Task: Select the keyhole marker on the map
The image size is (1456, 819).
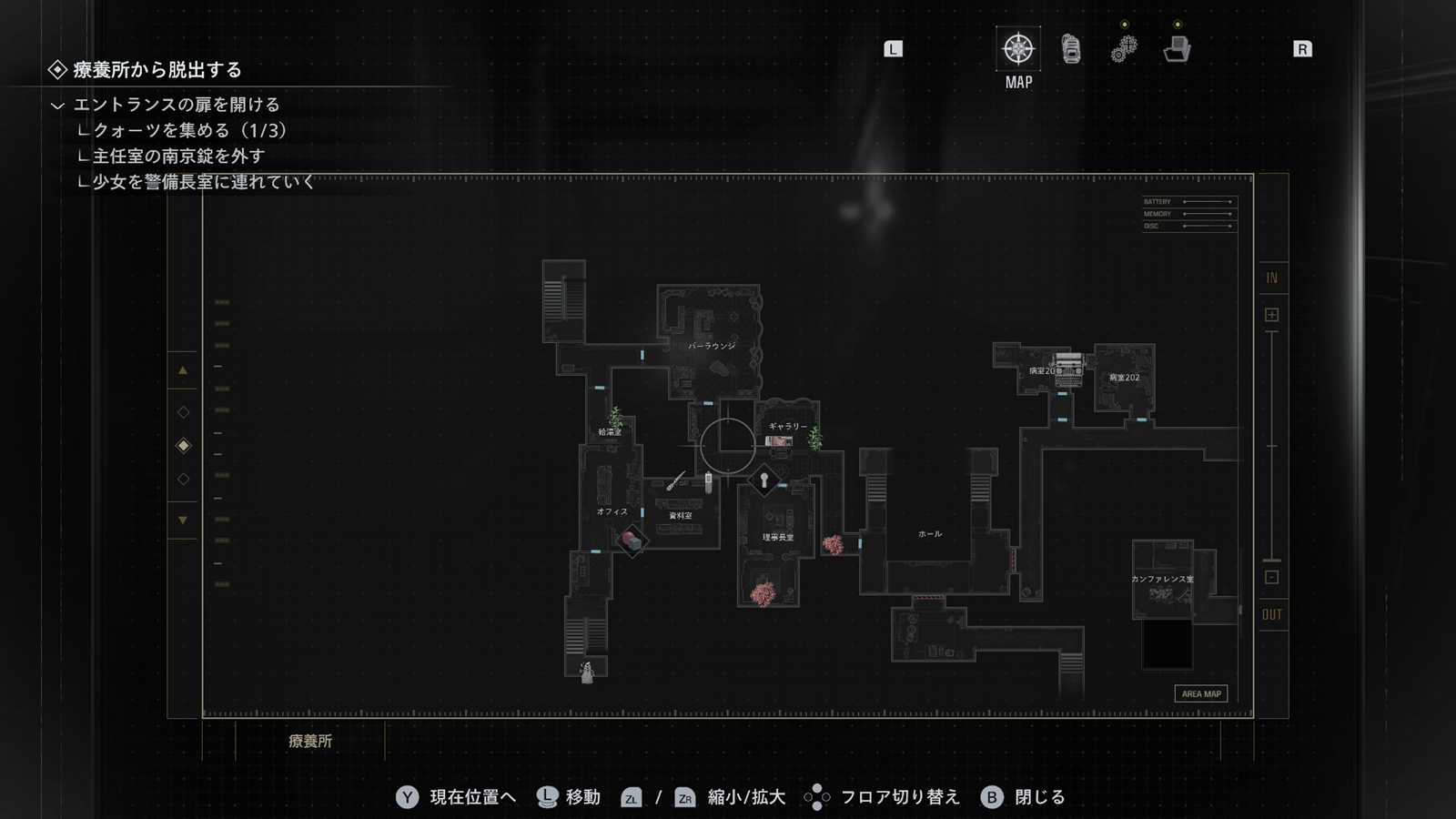Action: 764,480
